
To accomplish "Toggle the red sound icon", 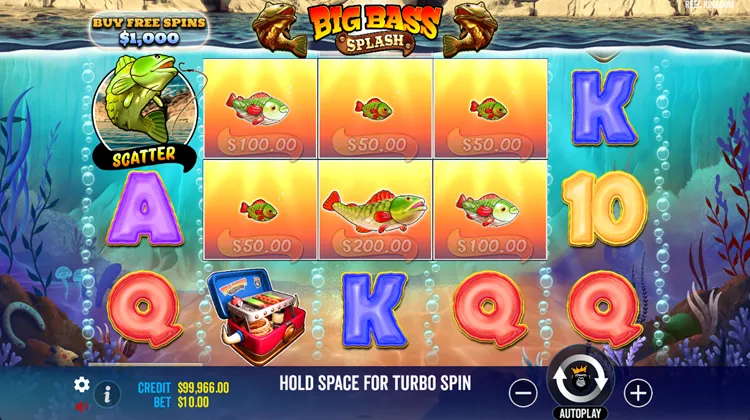I will [80, 408].
